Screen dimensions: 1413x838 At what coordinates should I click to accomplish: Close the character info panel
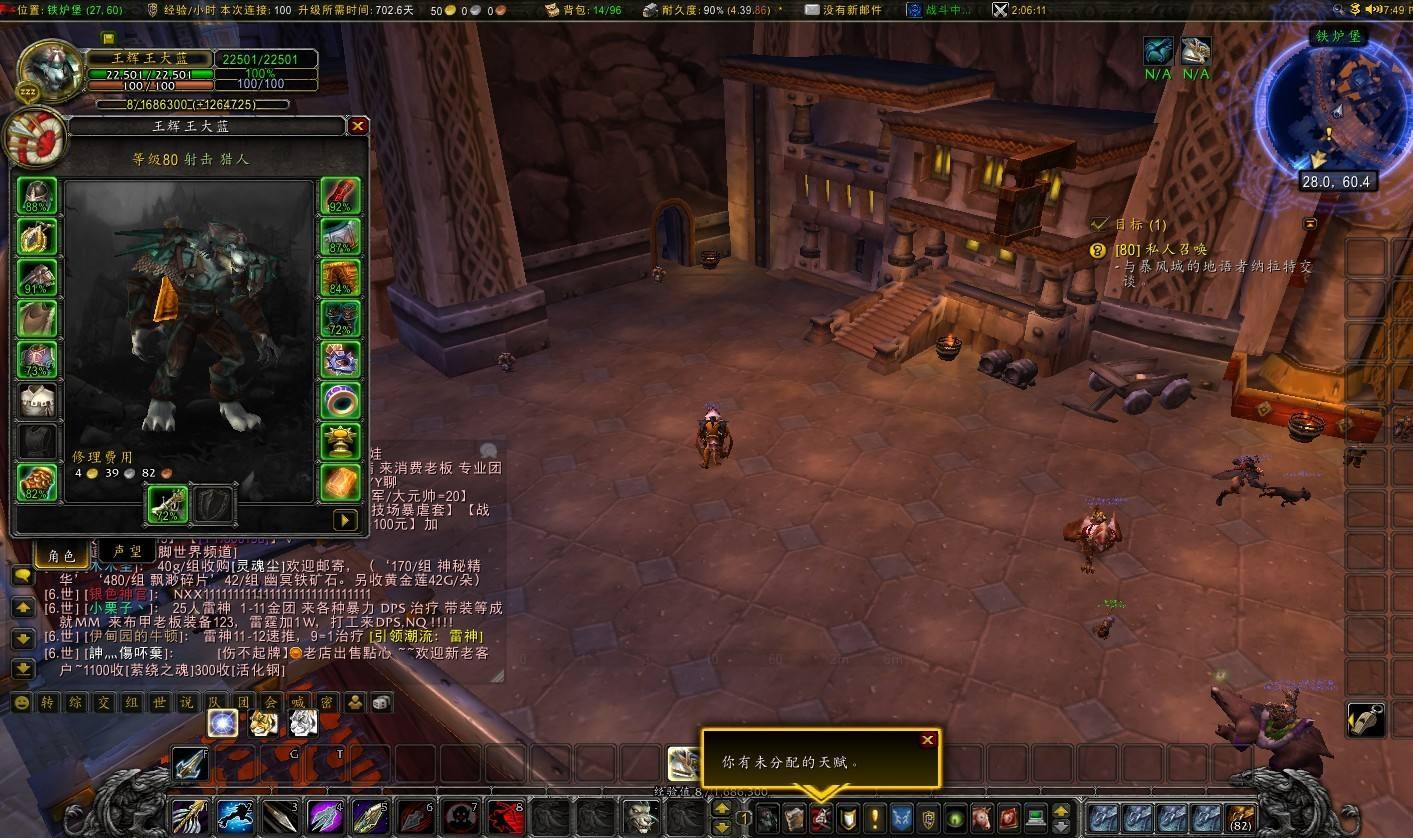(x=358, y=126)
